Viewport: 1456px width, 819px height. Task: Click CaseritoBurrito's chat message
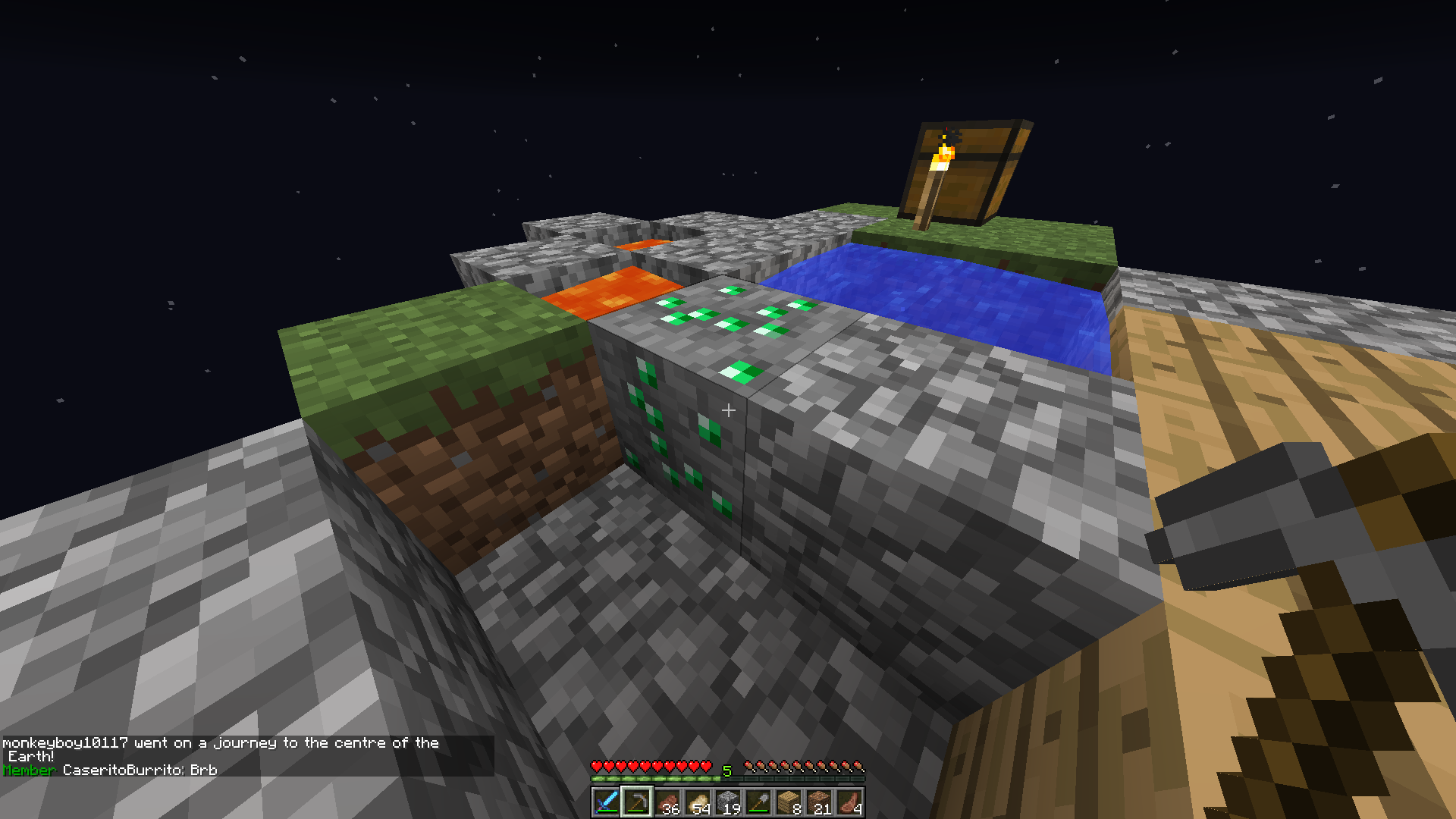[x=140, y=770]
